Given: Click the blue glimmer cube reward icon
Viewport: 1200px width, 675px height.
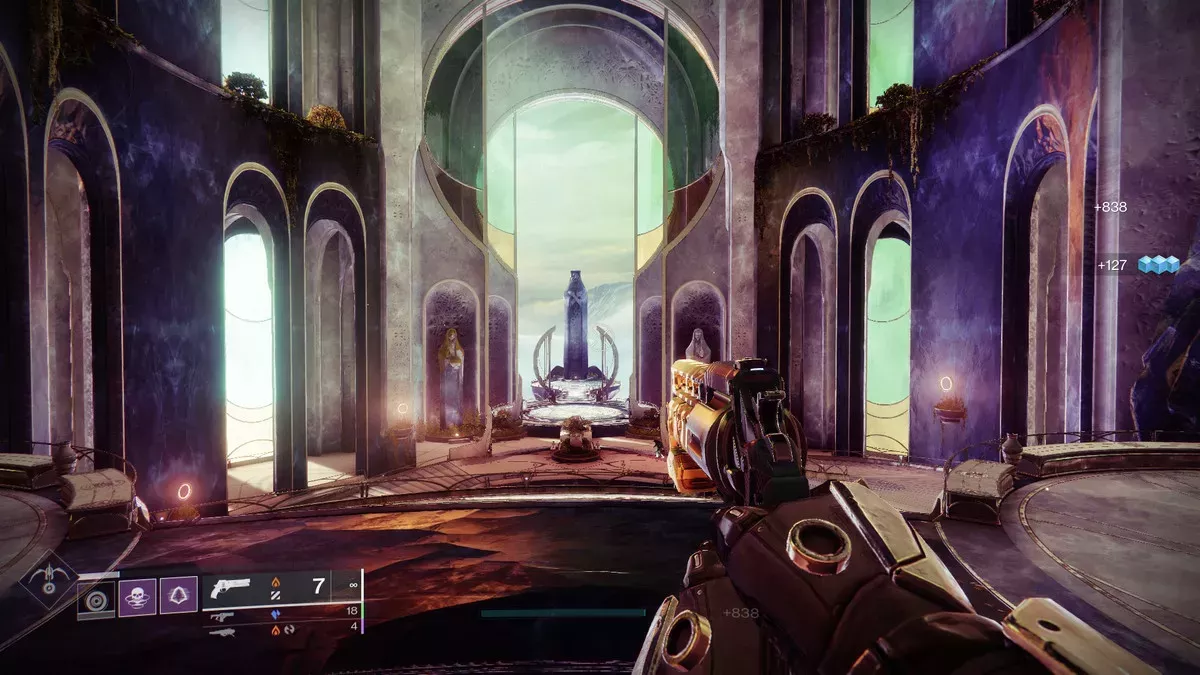Looking at the screenshot, I should tap(1158, 264).
